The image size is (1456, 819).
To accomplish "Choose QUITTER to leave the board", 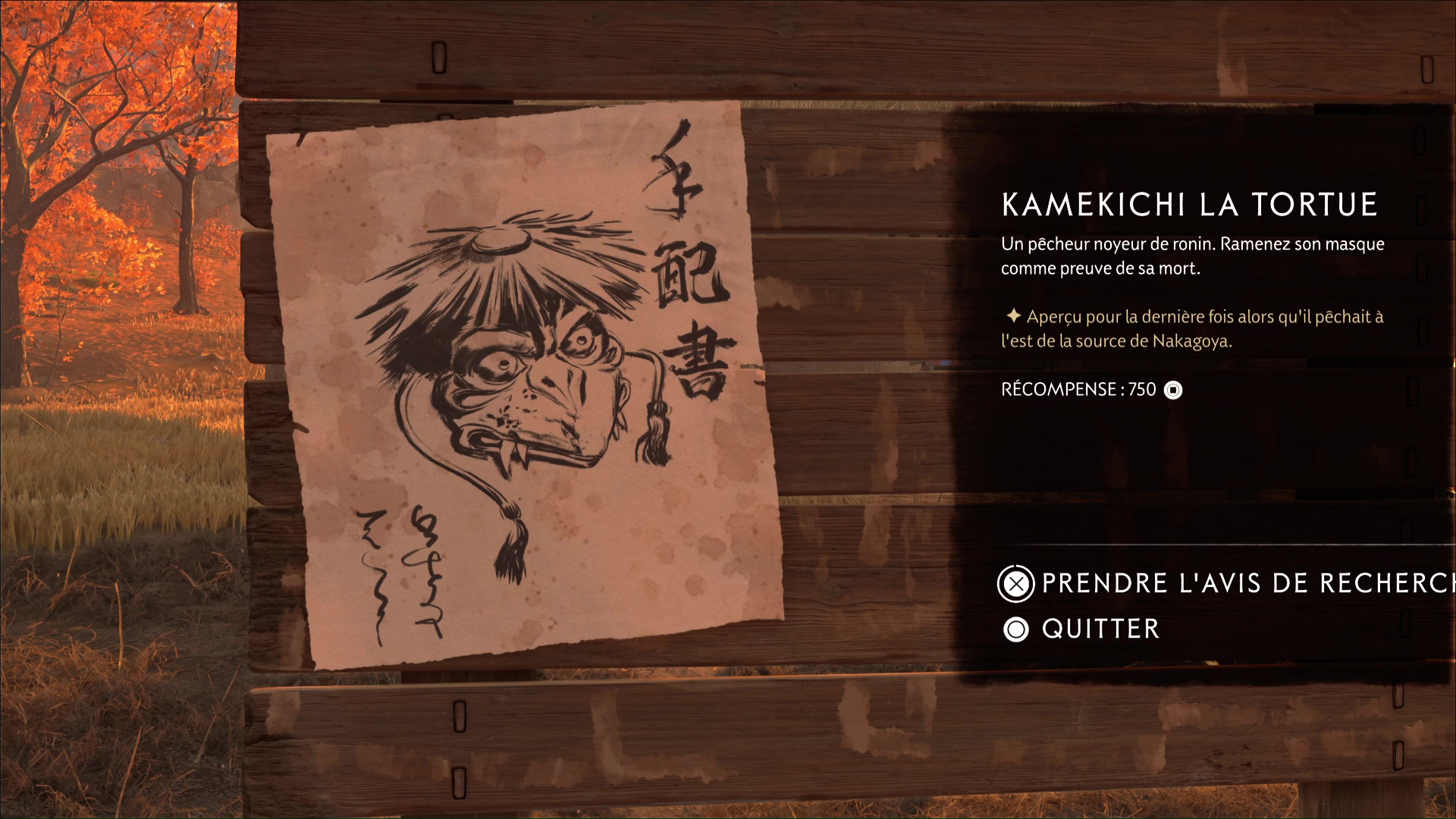I will pyautogui.click(x=1098, y=629).
